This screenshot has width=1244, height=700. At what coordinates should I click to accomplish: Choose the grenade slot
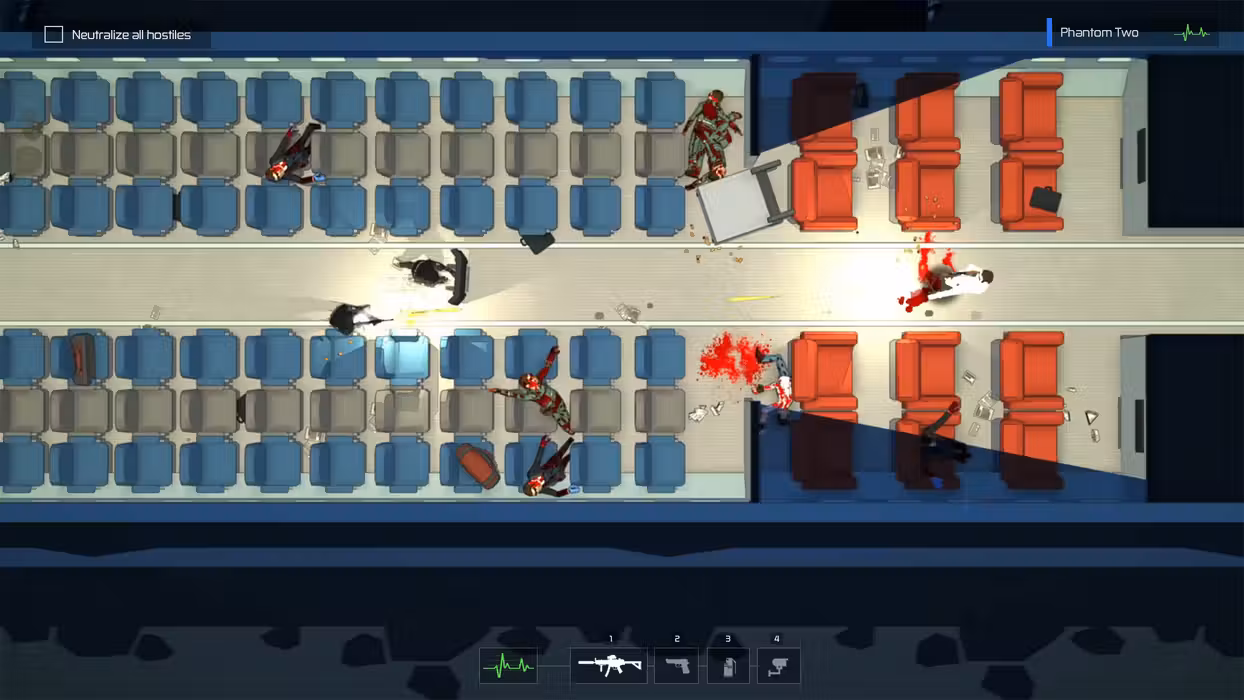point(728,665)
